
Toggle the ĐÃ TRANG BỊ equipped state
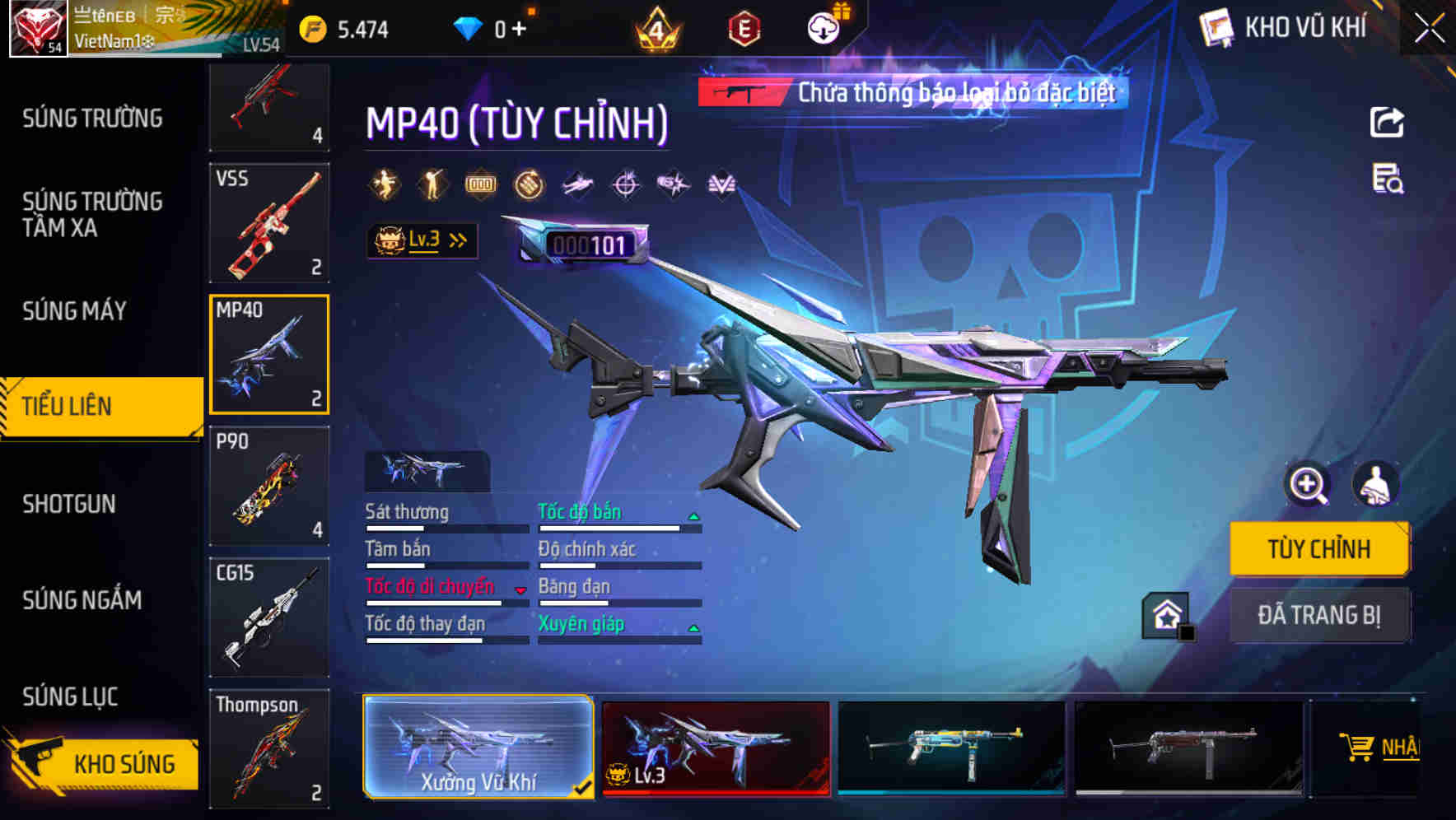(x=1319, y=615)
